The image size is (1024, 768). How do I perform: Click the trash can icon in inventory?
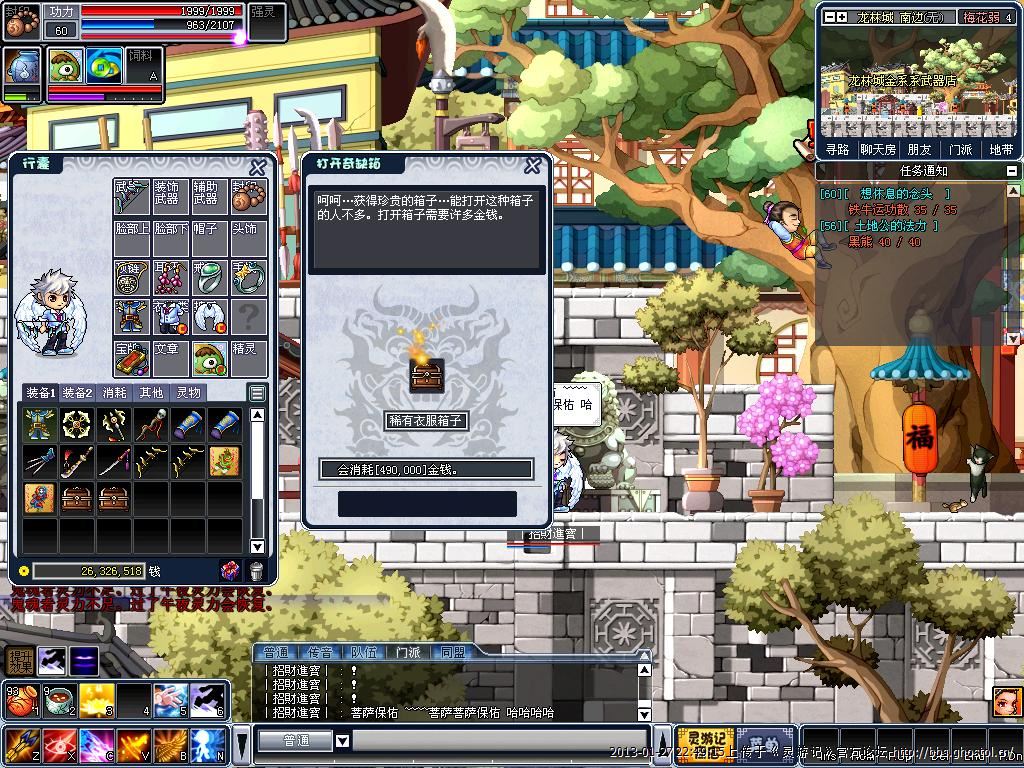[256, 571]
